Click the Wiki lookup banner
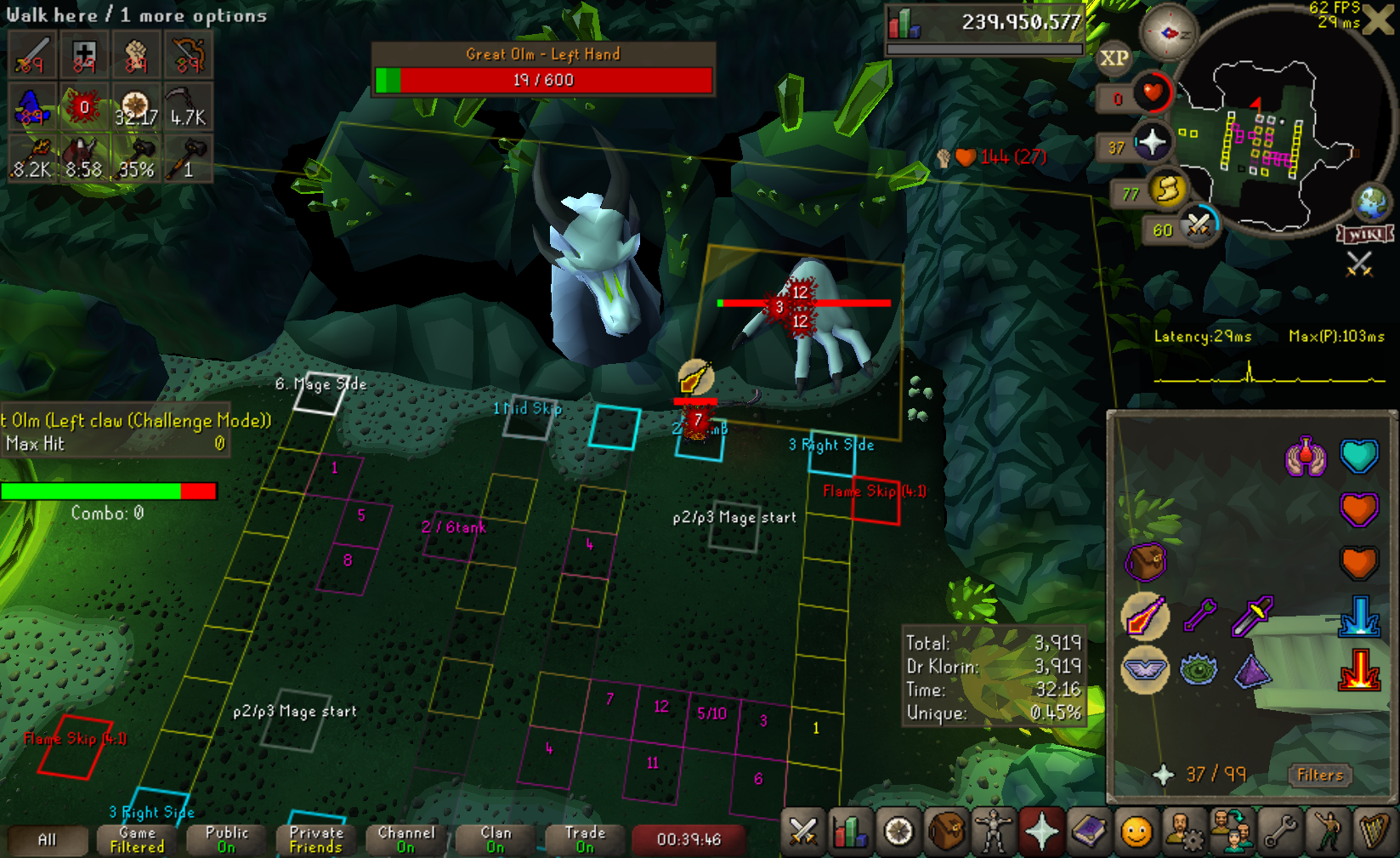 [x=1365, y=235]
